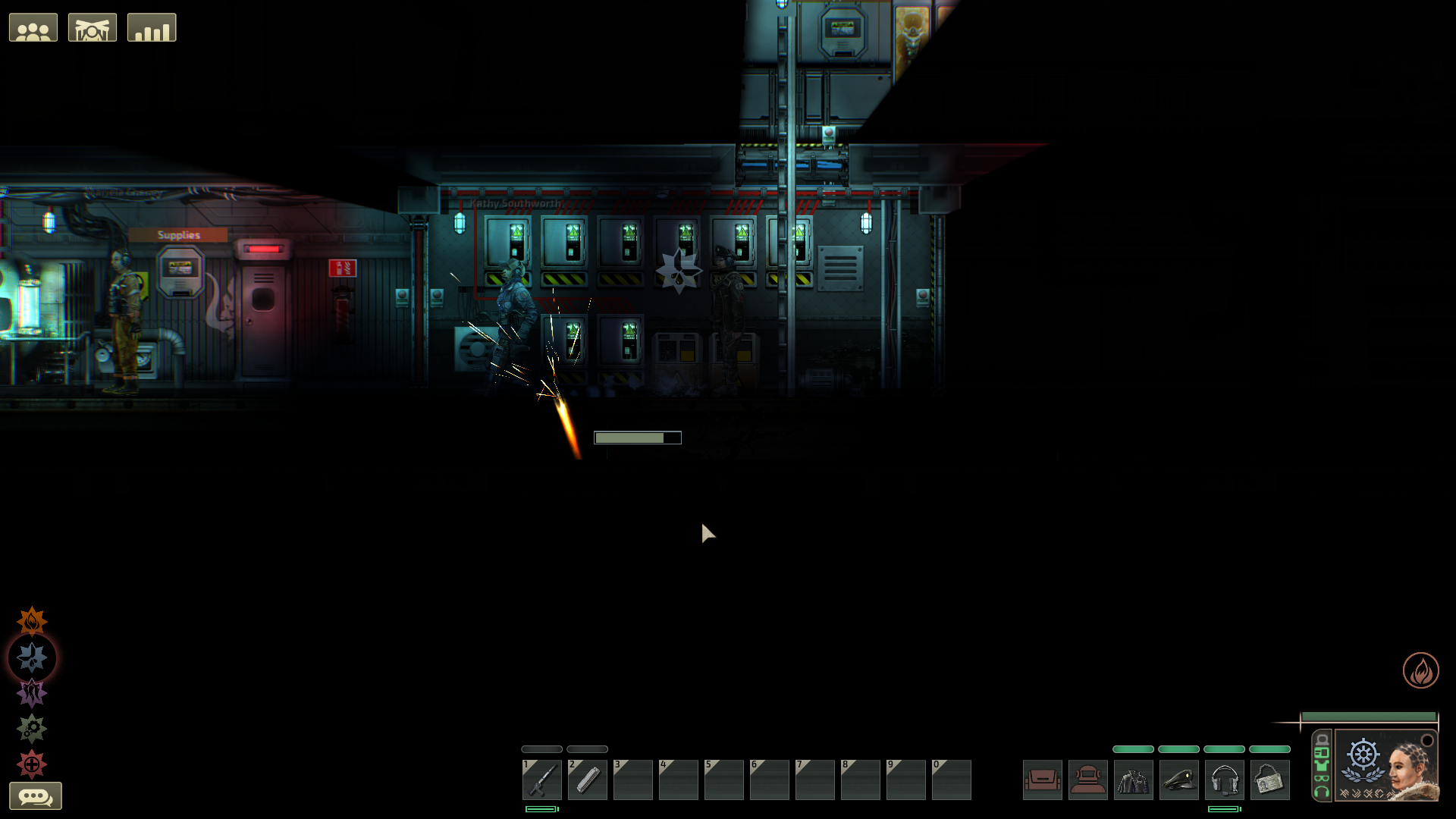Choose the green gears order icon
The image size is (1456, 819).
point(32,729)
